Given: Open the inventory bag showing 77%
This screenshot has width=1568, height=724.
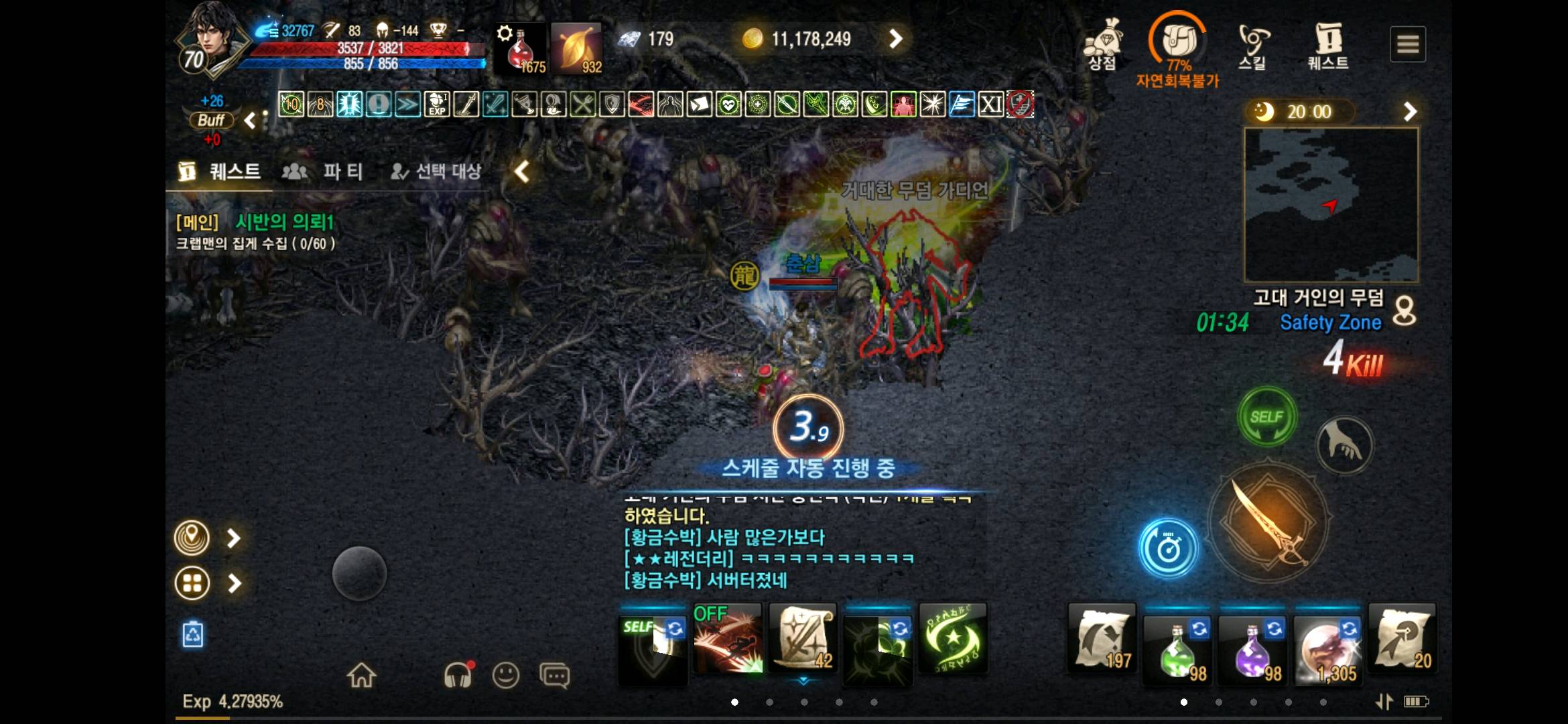Looking at the screenshot, I should tap(1178, 40).
